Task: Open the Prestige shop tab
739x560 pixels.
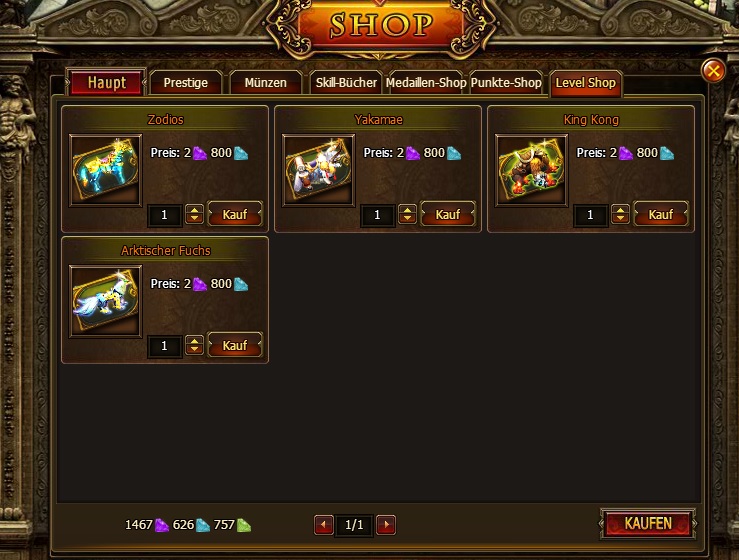Action: pyautogui.click(x=186, y=83)
